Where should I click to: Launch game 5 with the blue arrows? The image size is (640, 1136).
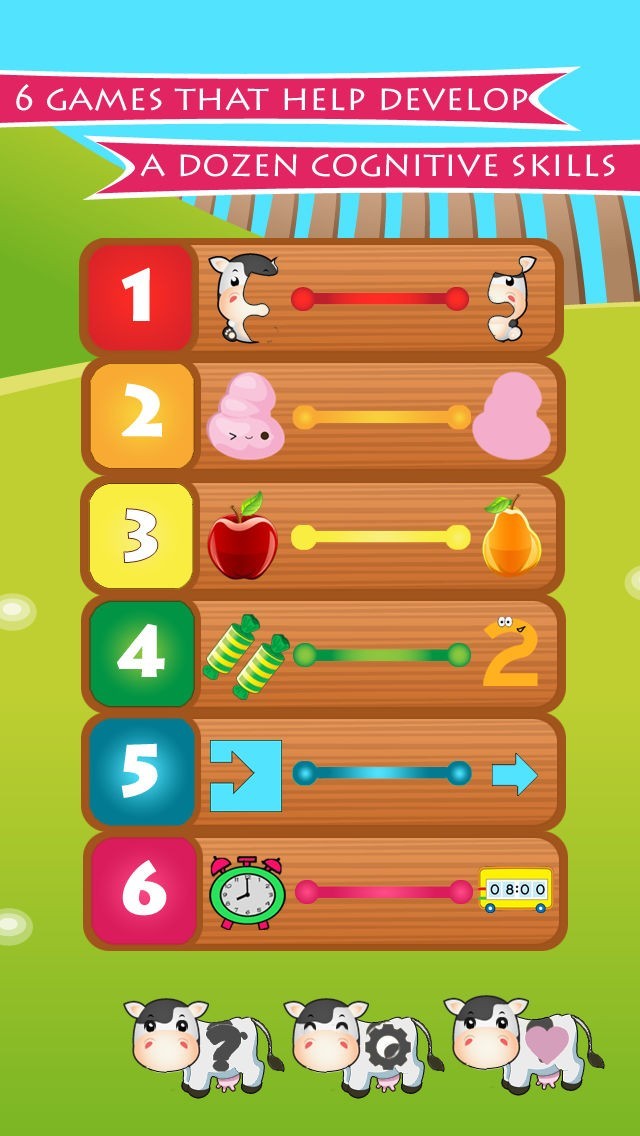point(322,773)
